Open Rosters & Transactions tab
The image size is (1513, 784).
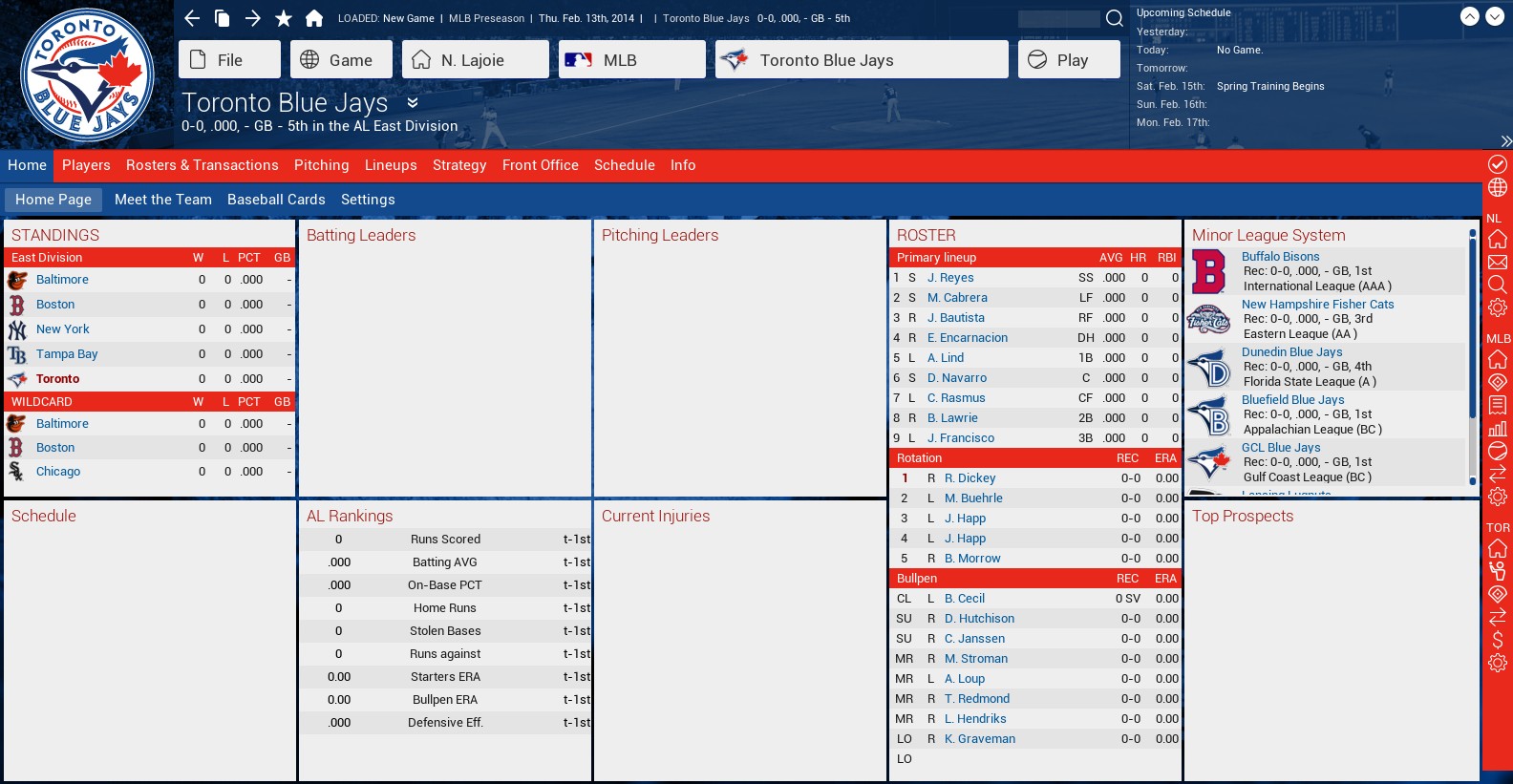[x=202, y=165]
